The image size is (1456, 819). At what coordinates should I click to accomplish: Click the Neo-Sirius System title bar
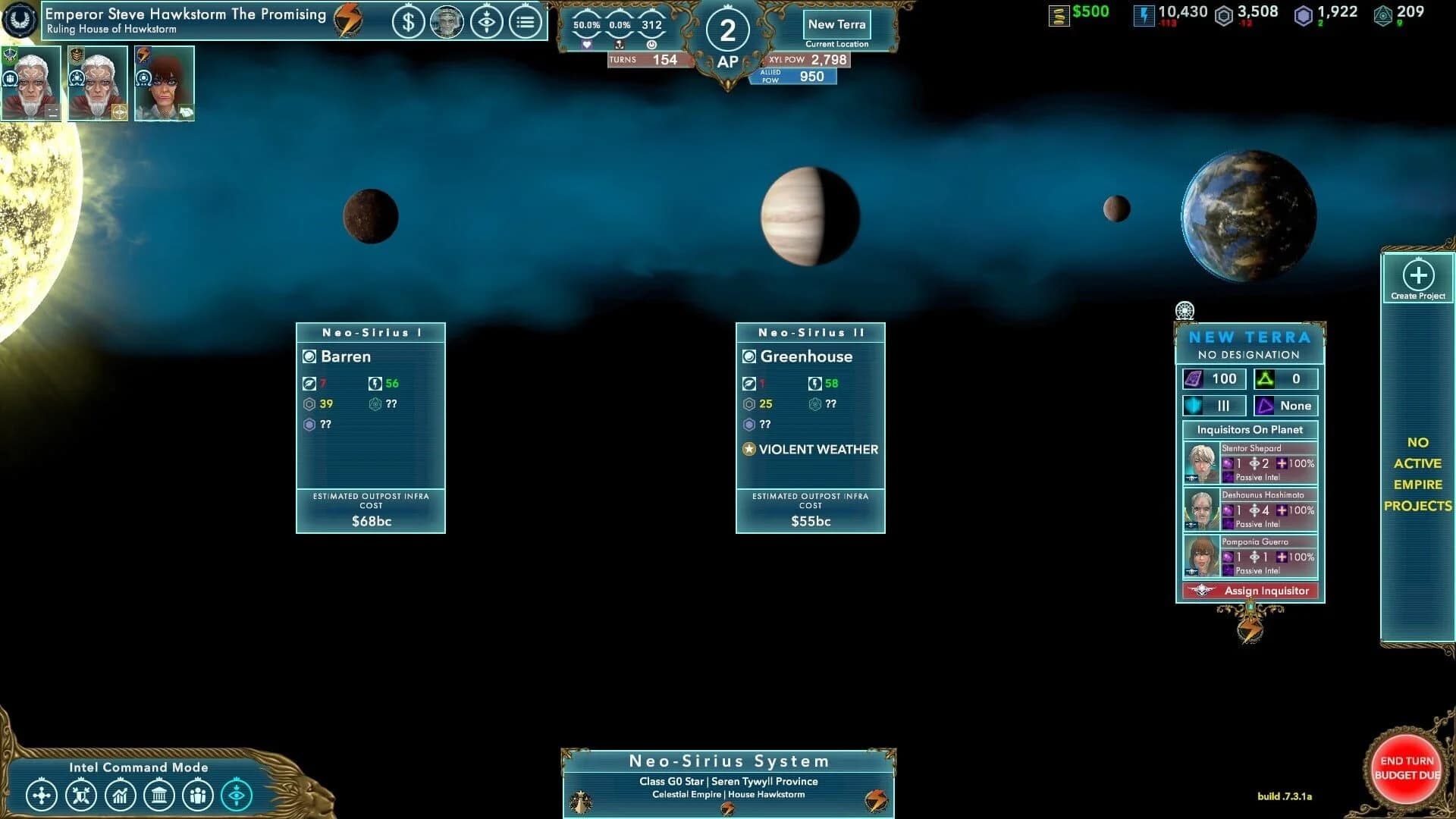tap(728, 761)
